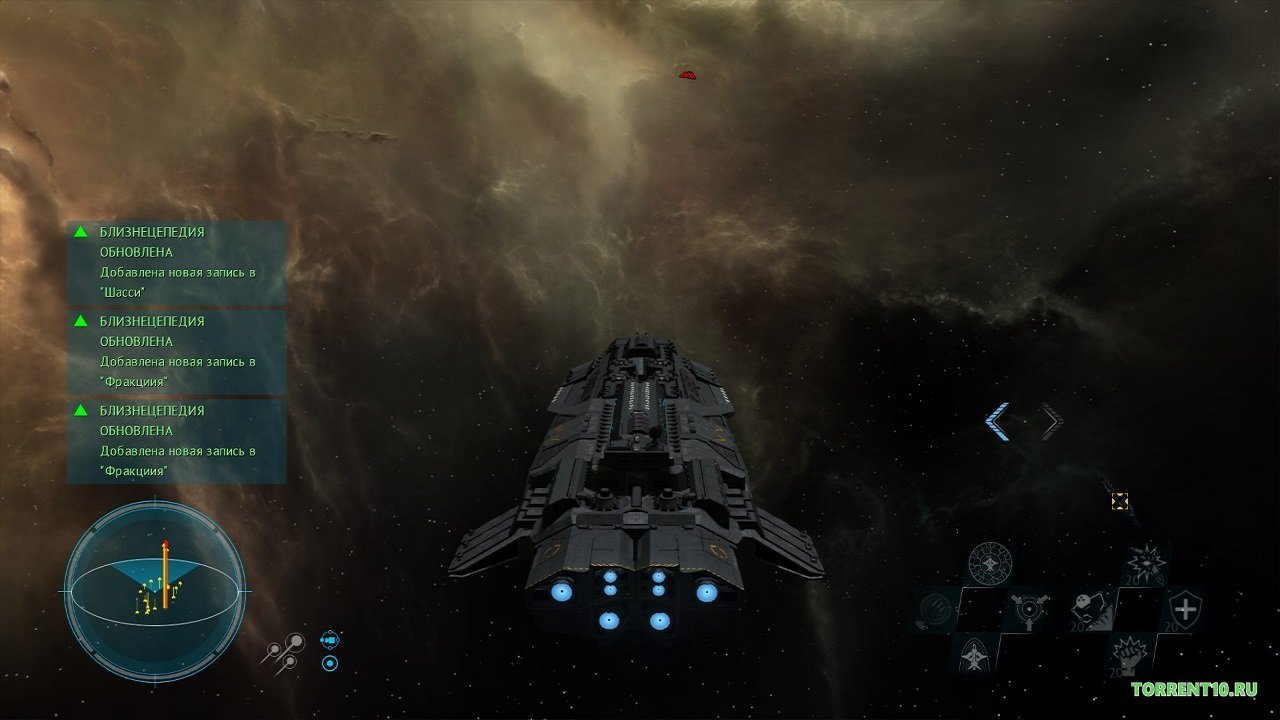Click the red enemy contact marker

point(686,72)
